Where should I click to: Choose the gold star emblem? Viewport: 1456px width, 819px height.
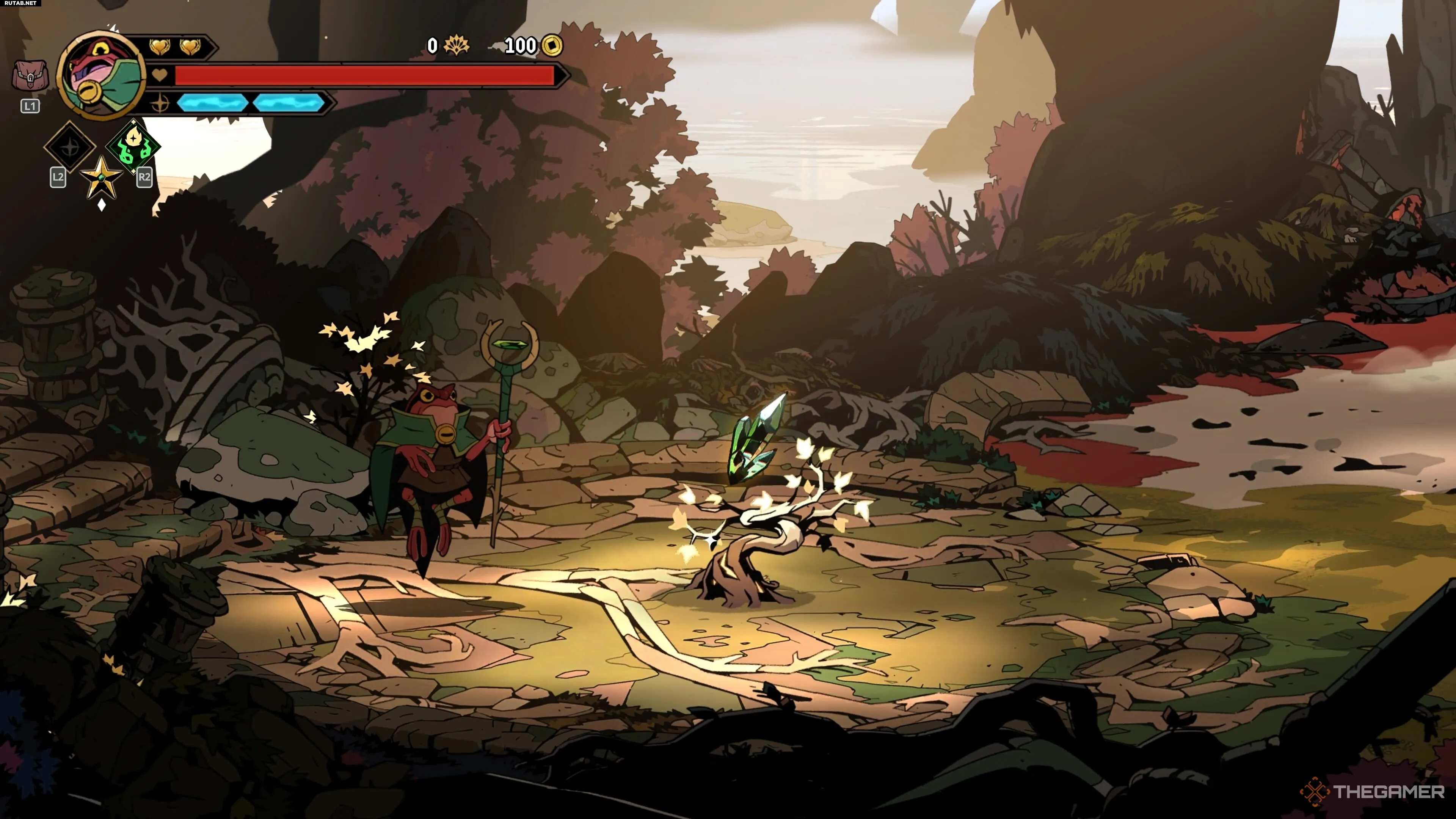tap(101, 179)
